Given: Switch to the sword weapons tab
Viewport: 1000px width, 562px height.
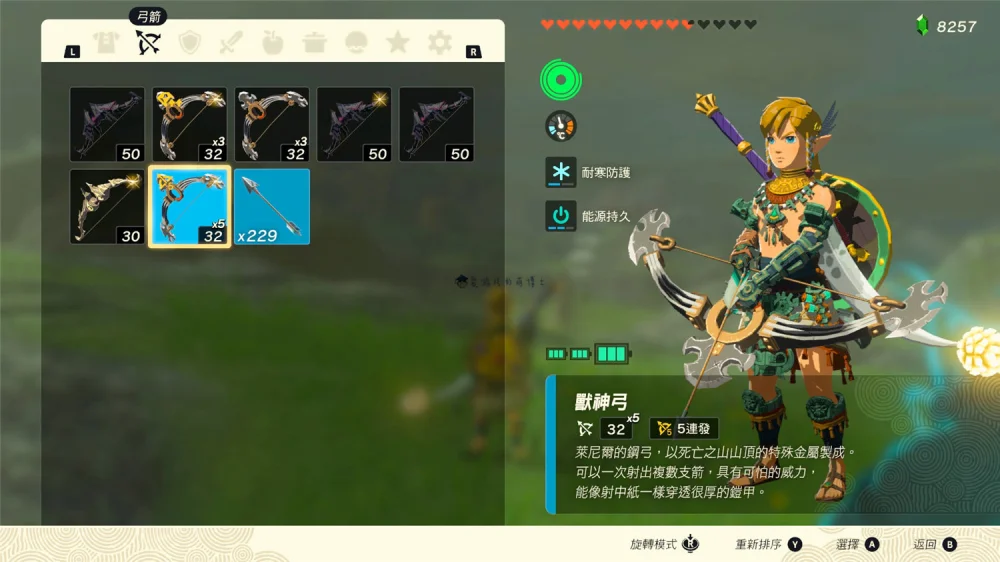Looking at the screenshot, I should (231, 43).
